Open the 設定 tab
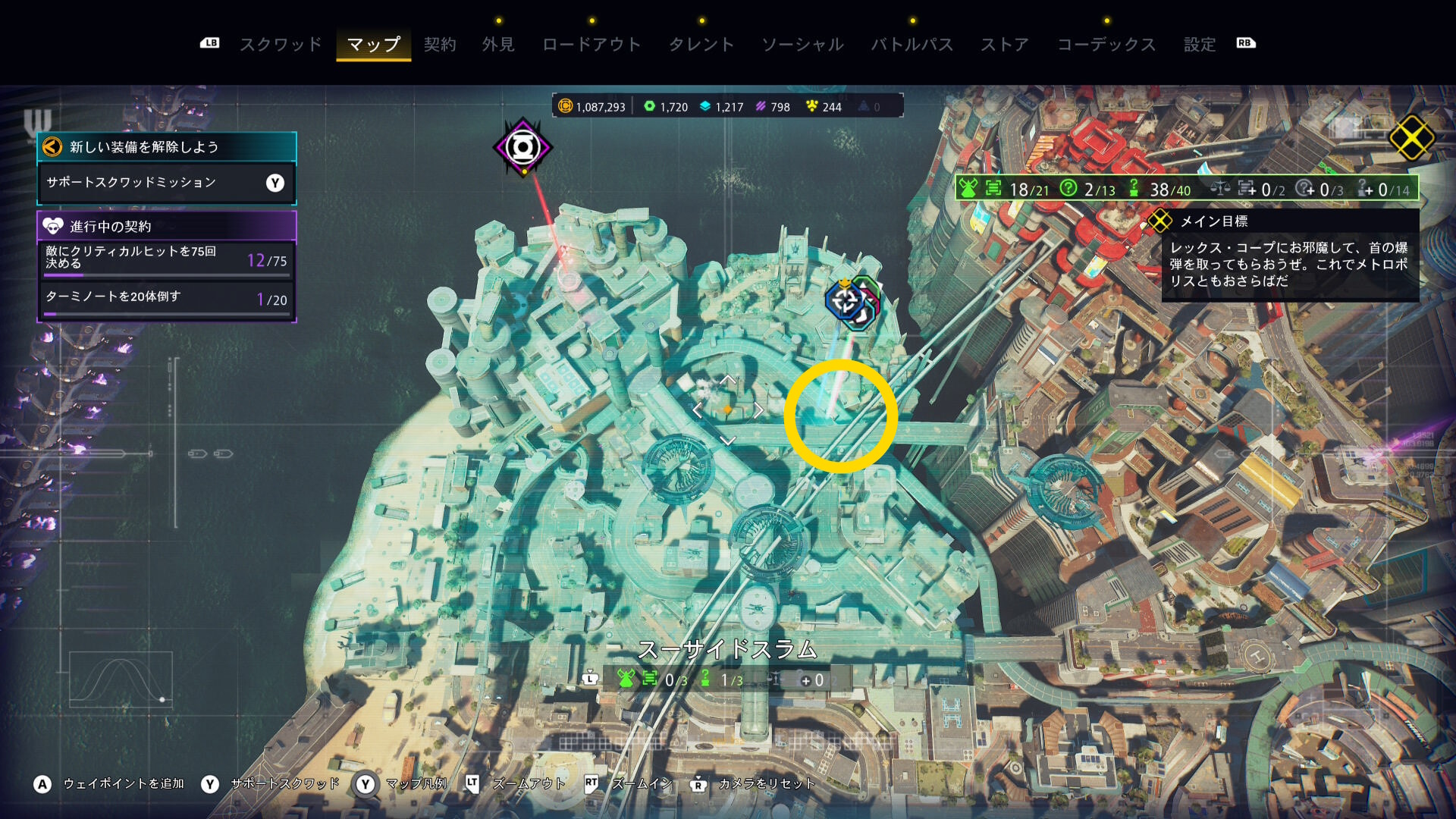The image size is (1456, 819). [1200, 45]
